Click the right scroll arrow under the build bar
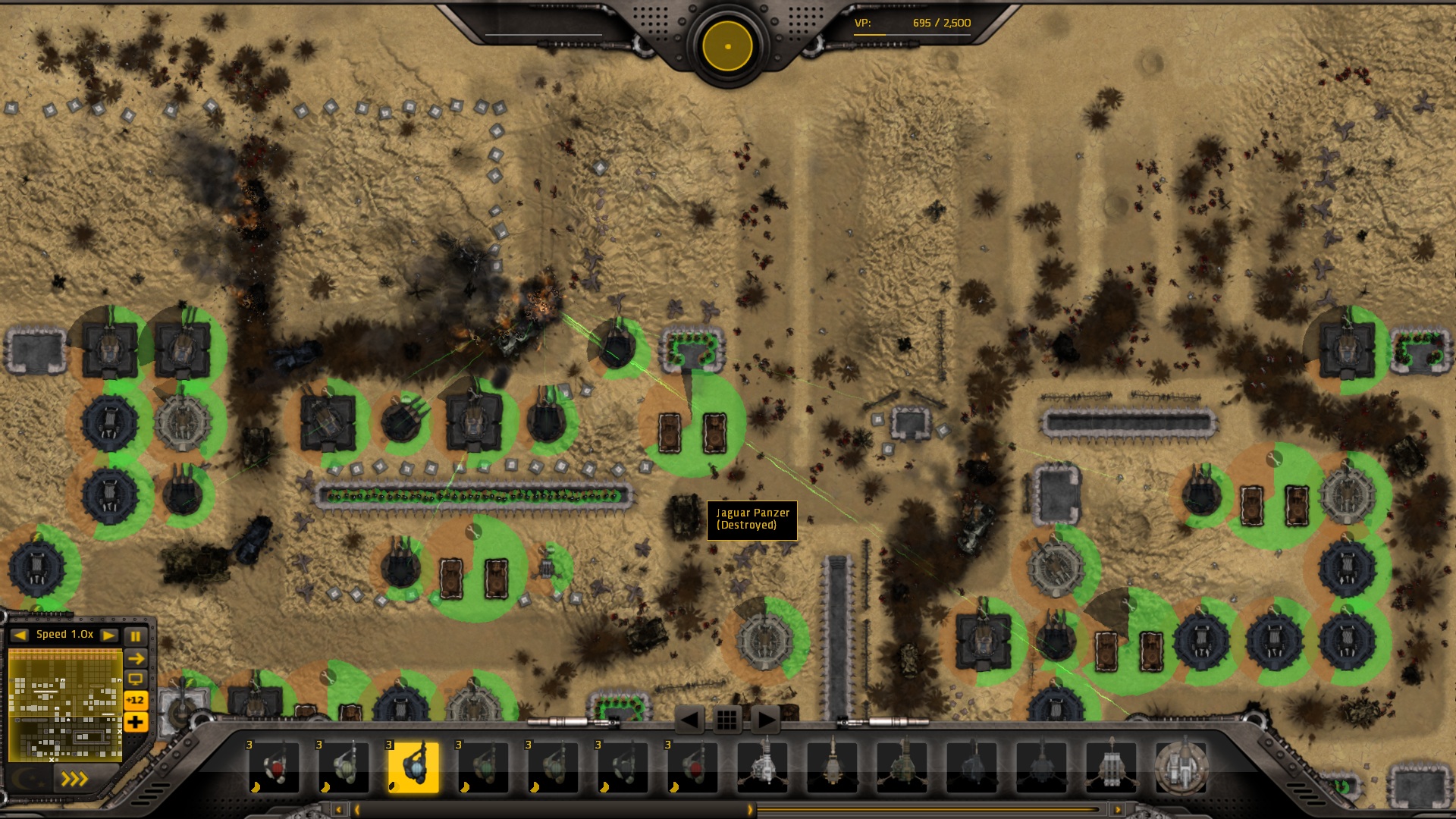The image size is (1456, 819). pyautogui.click(x=1117, y=810)
